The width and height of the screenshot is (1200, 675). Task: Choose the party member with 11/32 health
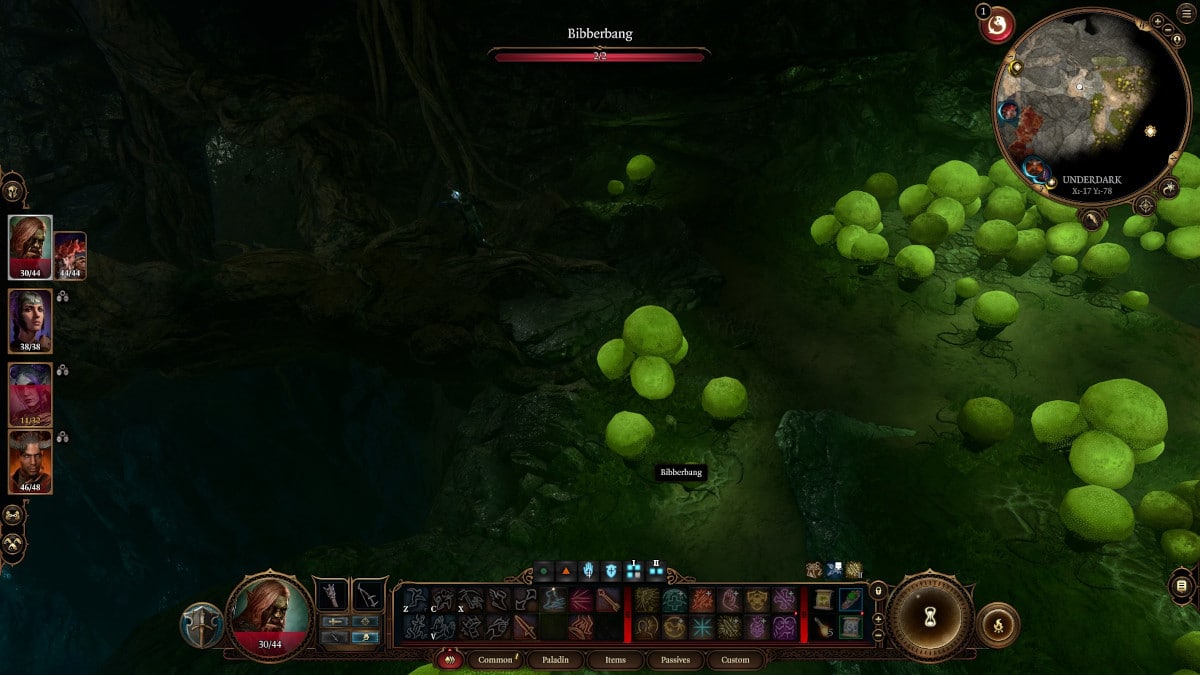click(x=30, y=394)
